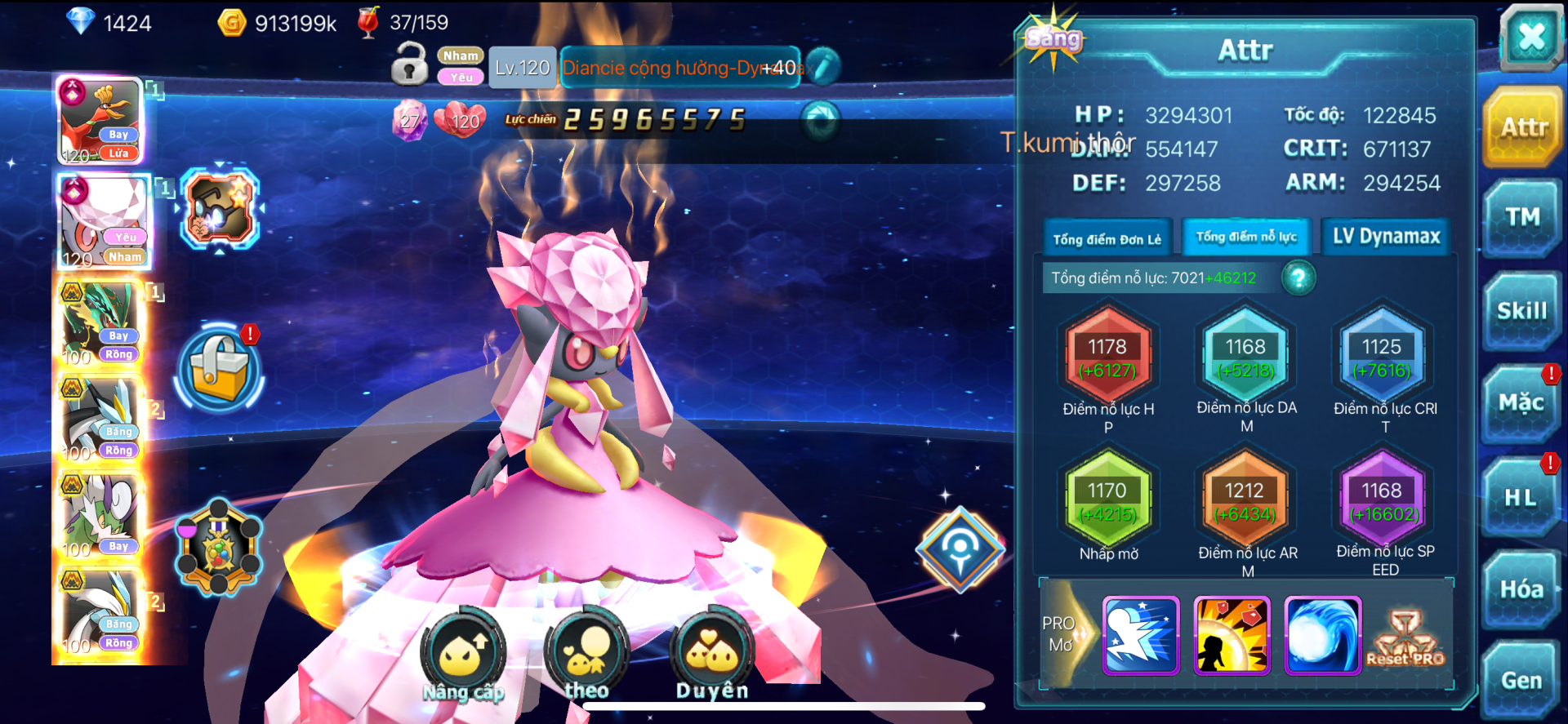Open the Mặc equipment tab
The height and width of the screenshot is (724, 1568).
(1521, 403)
